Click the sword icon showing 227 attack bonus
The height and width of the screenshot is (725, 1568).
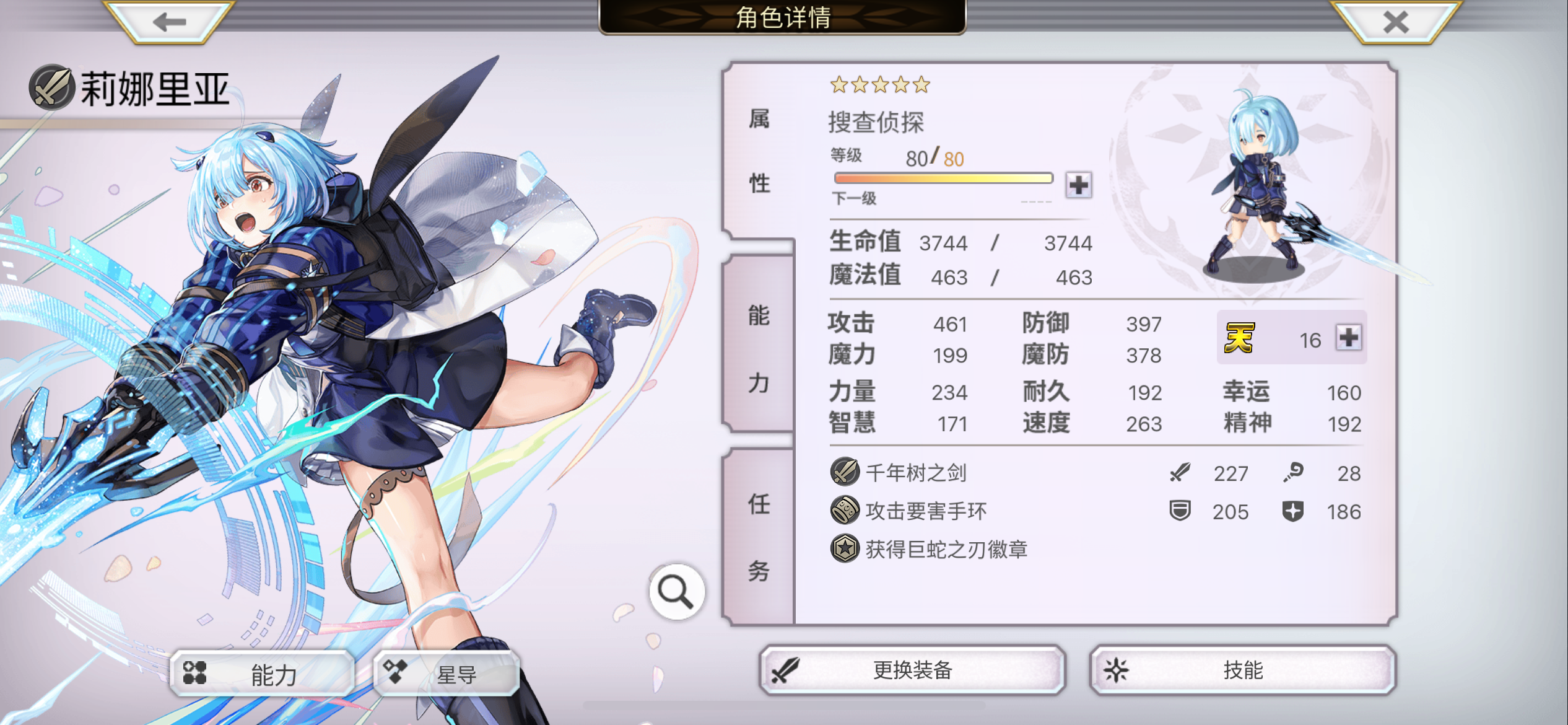1180,472
